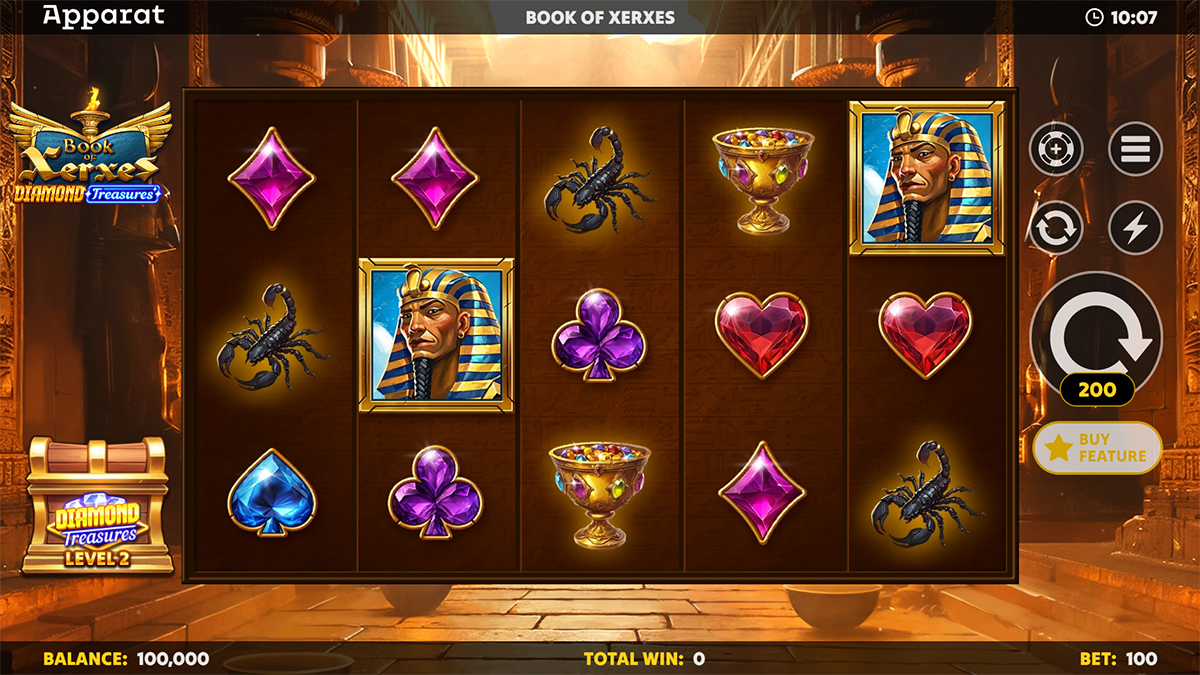The image size is (1200, 675).
Task: Toggle turbo mode with the lightning bolt
Action: point(1135,229)
